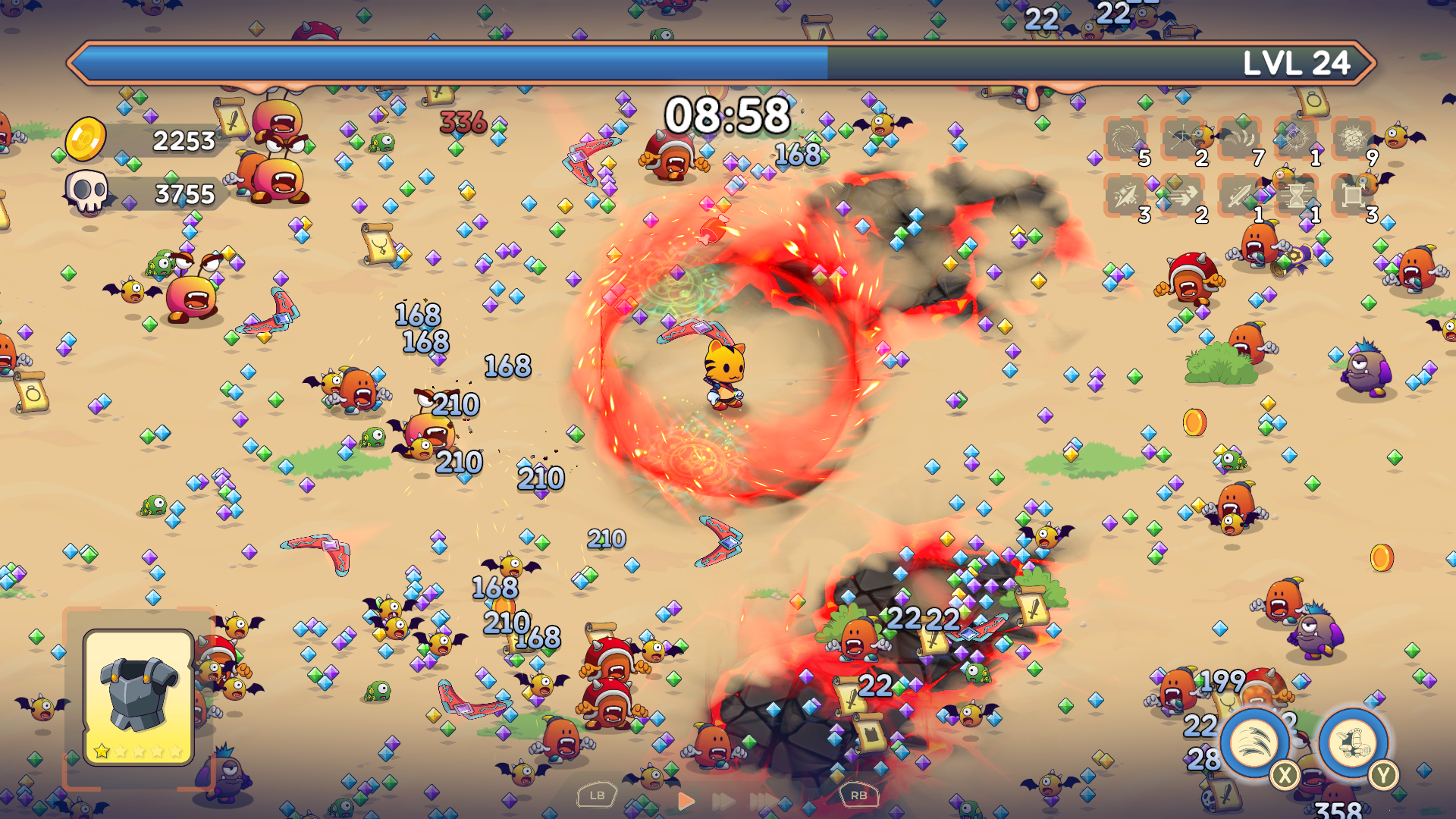Select the arrow-spread weapon icon with count 2
The height and width of the screenshot is (819, 1456).
[1185, 138]
